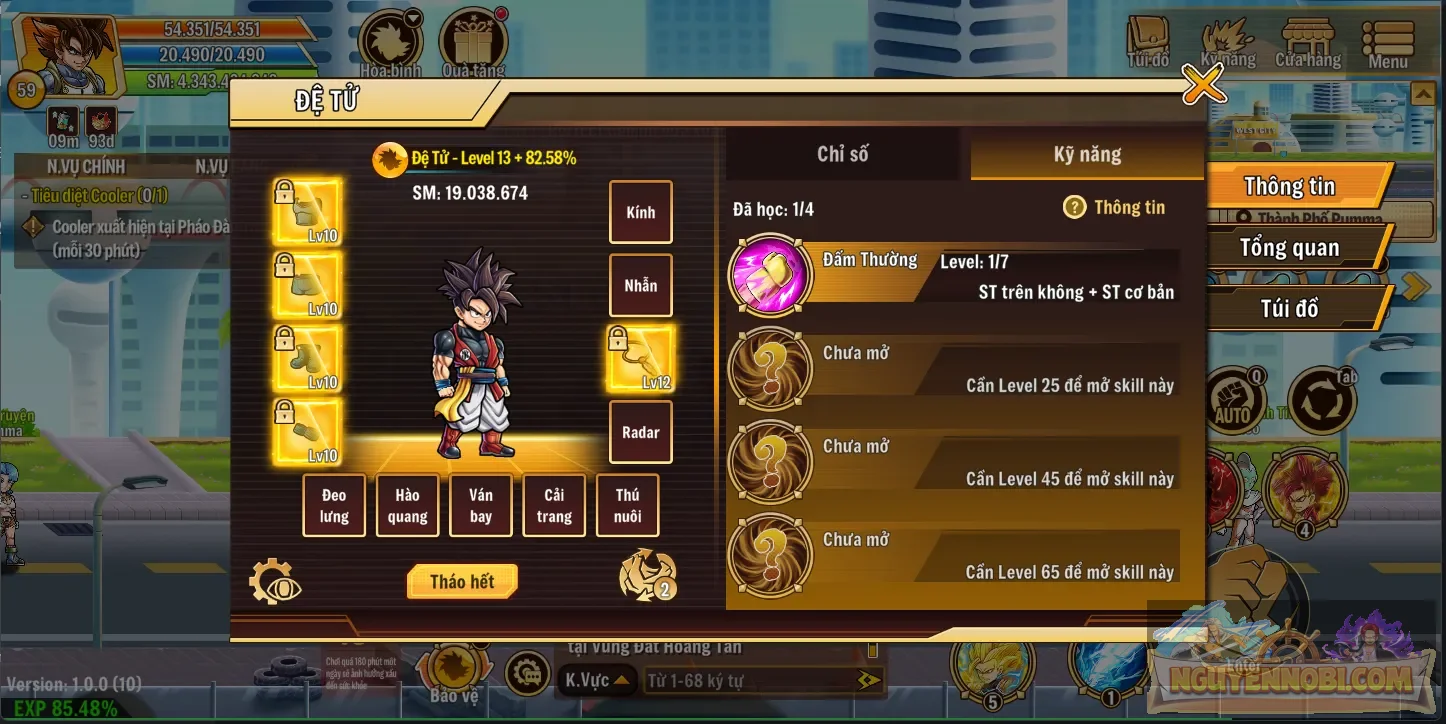Tap the Hoa bình icon near the top

tap(389, 38)
